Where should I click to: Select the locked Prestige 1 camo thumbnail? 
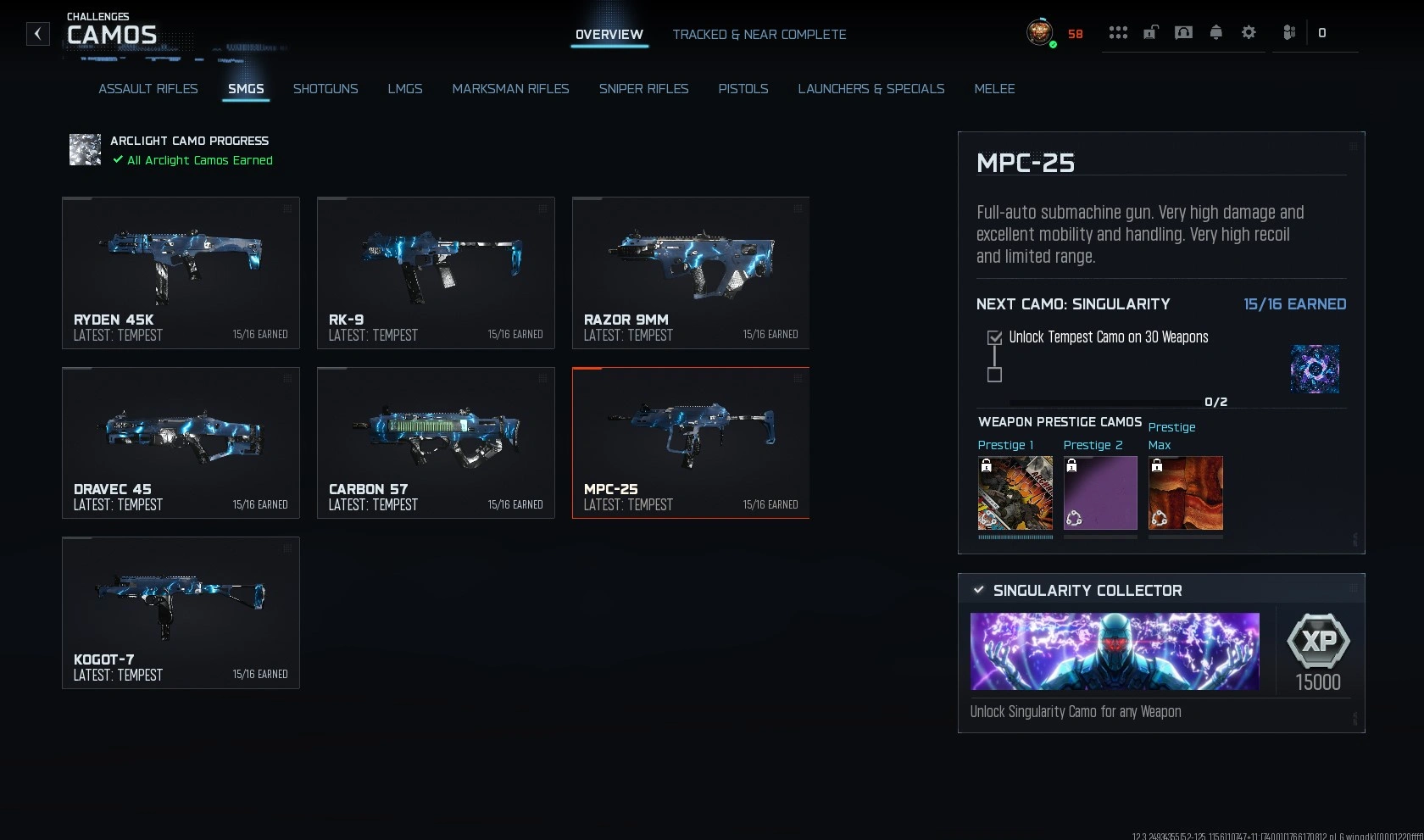pos(1015,494)
